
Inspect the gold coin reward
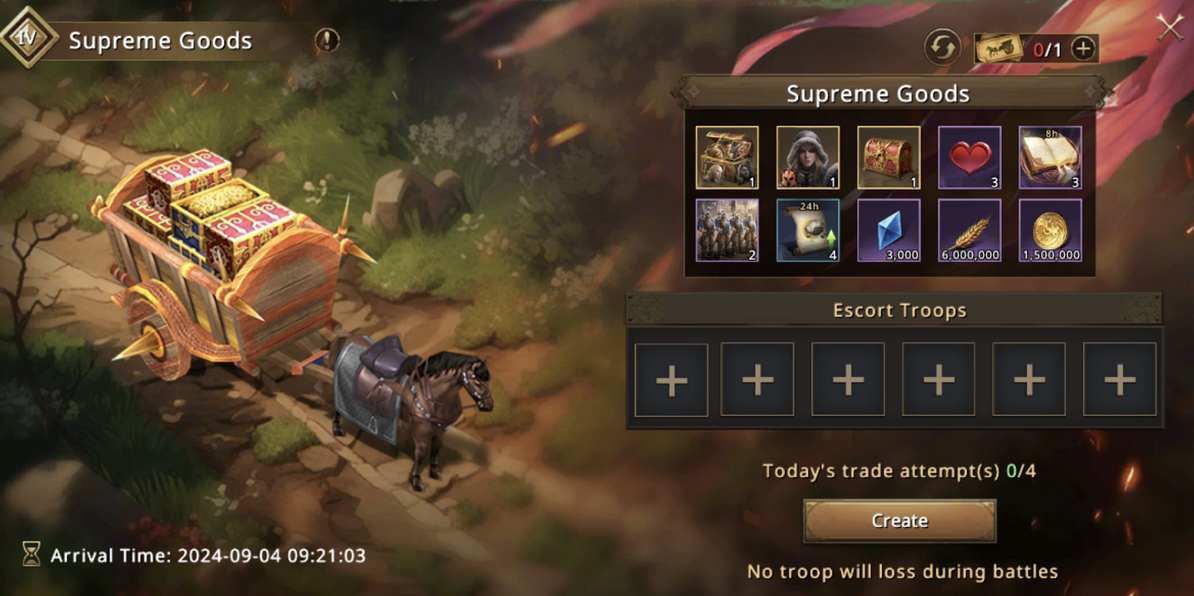[1050, 230]
